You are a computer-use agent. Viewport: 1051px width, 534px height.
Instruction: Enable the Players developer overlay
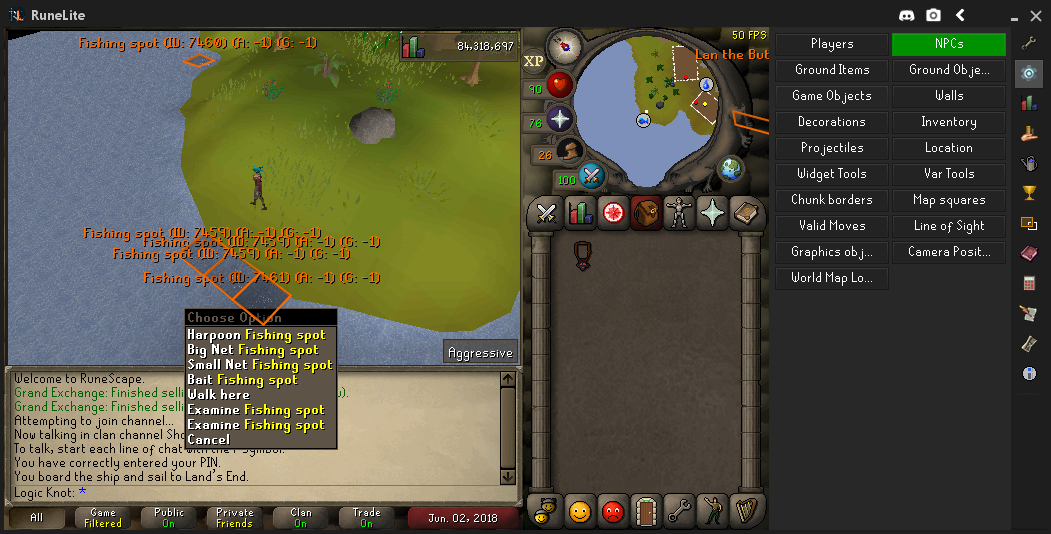[832, 44]
